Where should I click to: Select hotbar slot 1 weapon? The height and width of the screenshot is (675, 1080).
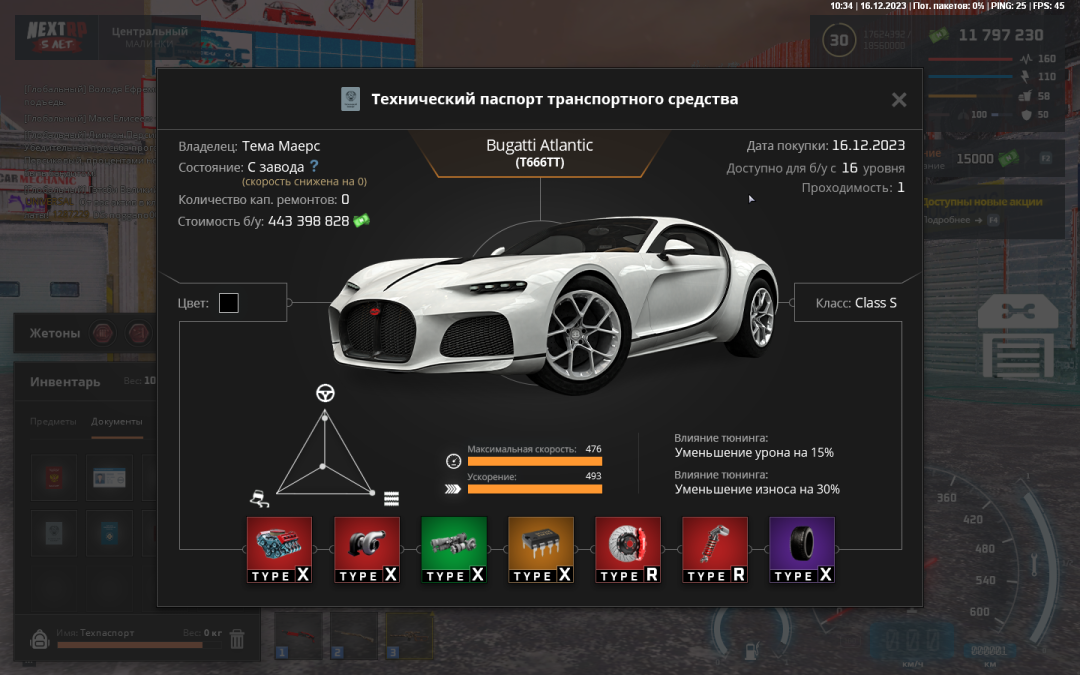pyautogui.click(x=299, y=635)
